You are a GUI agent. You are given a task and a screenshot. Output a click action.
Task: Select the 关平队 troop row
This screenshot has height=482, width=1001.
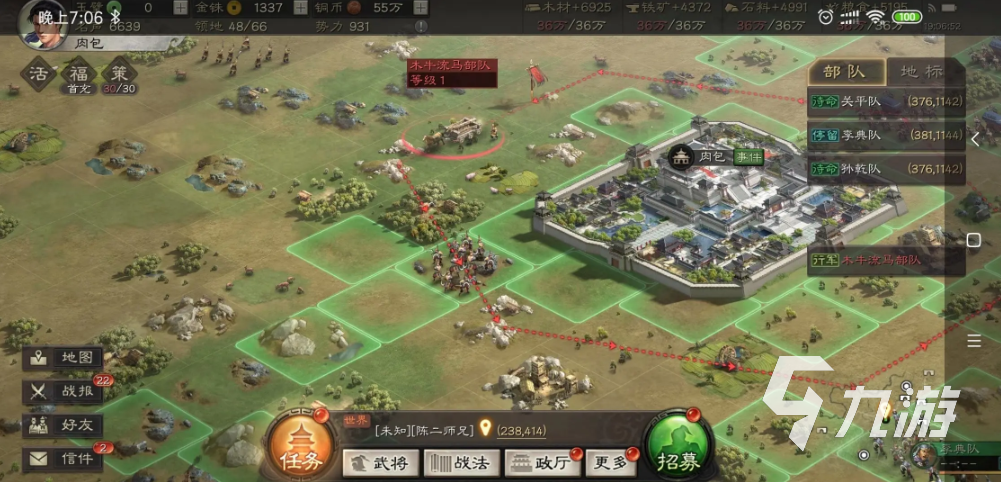886,102
